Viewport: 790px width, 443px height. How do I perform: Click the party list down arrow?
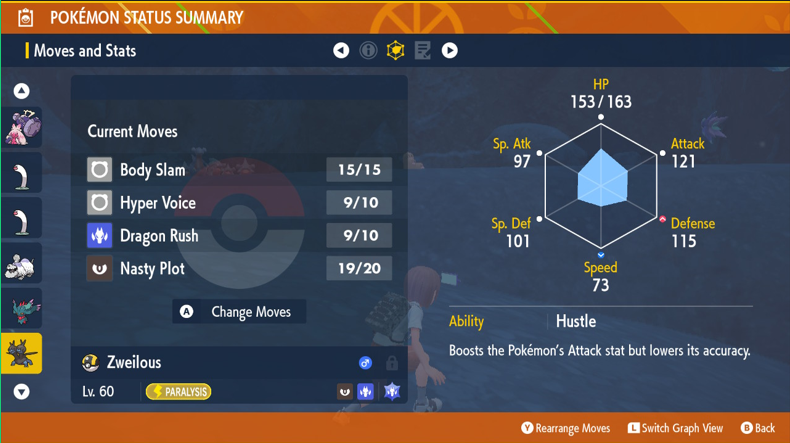coord(21,392)
